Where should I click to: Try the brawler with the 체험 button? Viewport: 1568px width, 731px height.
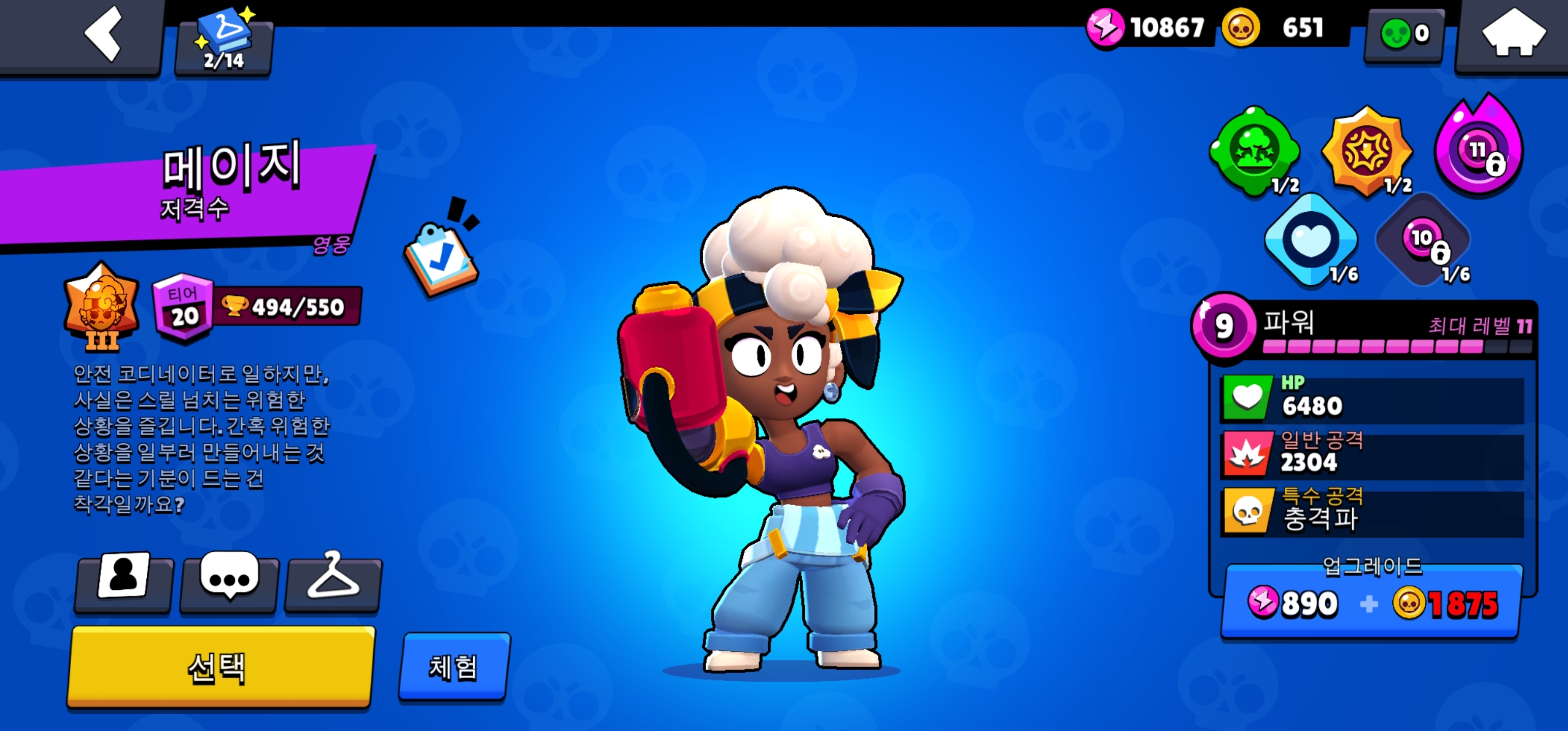pos(453,667)
